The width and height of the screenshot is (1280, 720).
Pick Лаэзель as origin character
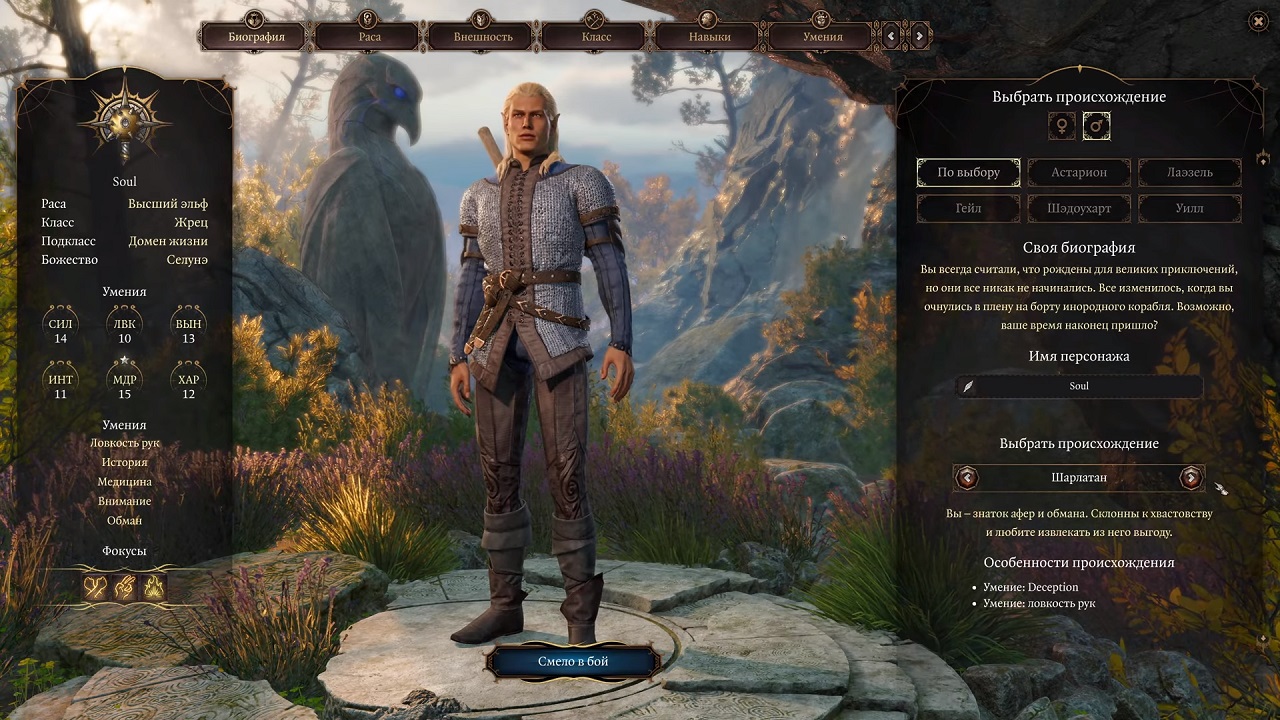point(1189,172)
